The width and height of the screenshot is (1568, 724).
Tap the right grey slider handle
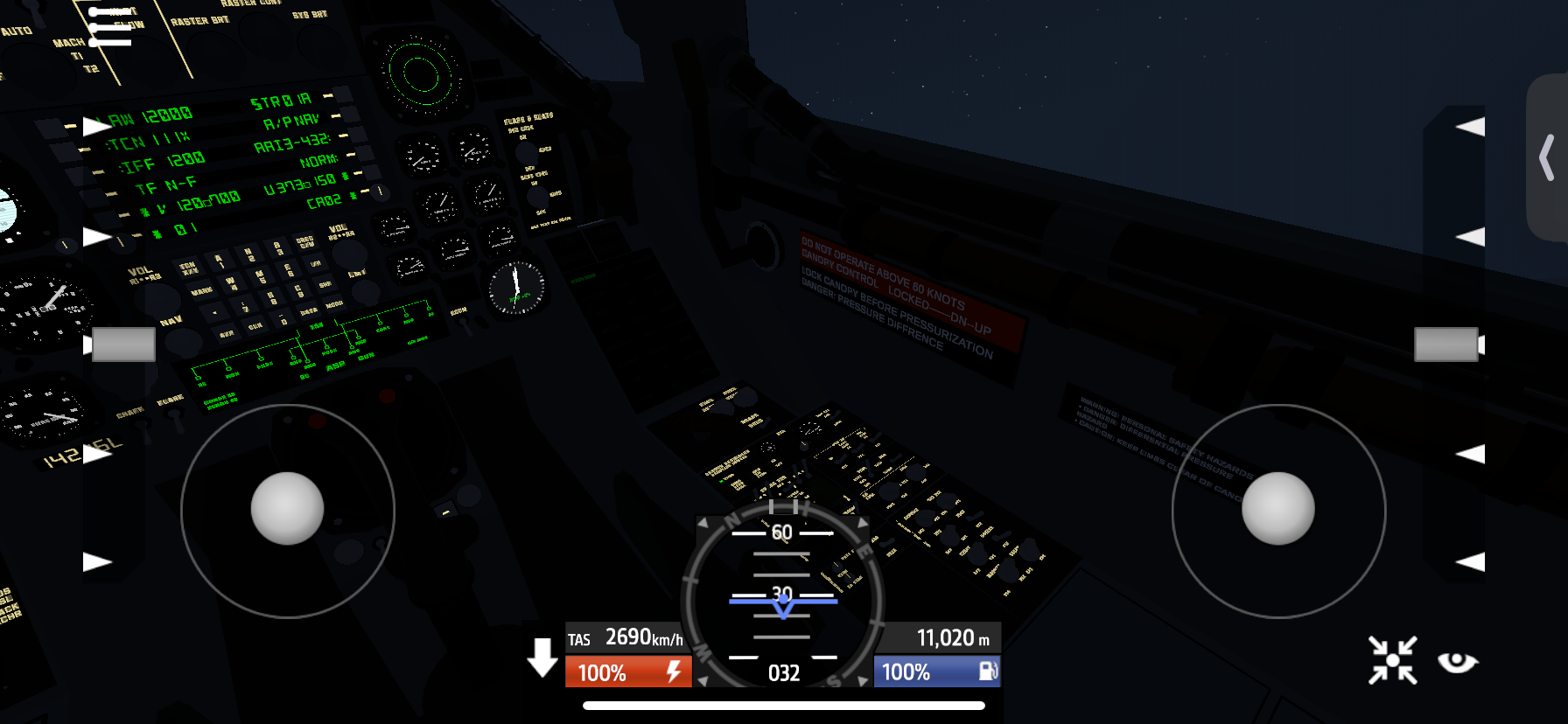click(x=1445, y=345)
